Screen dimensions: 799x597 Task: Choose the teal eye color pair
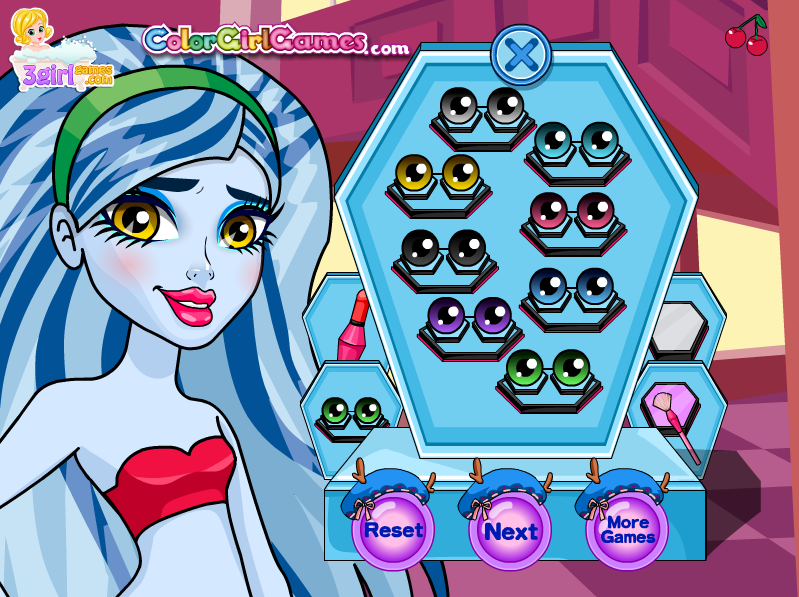(576, 141)
